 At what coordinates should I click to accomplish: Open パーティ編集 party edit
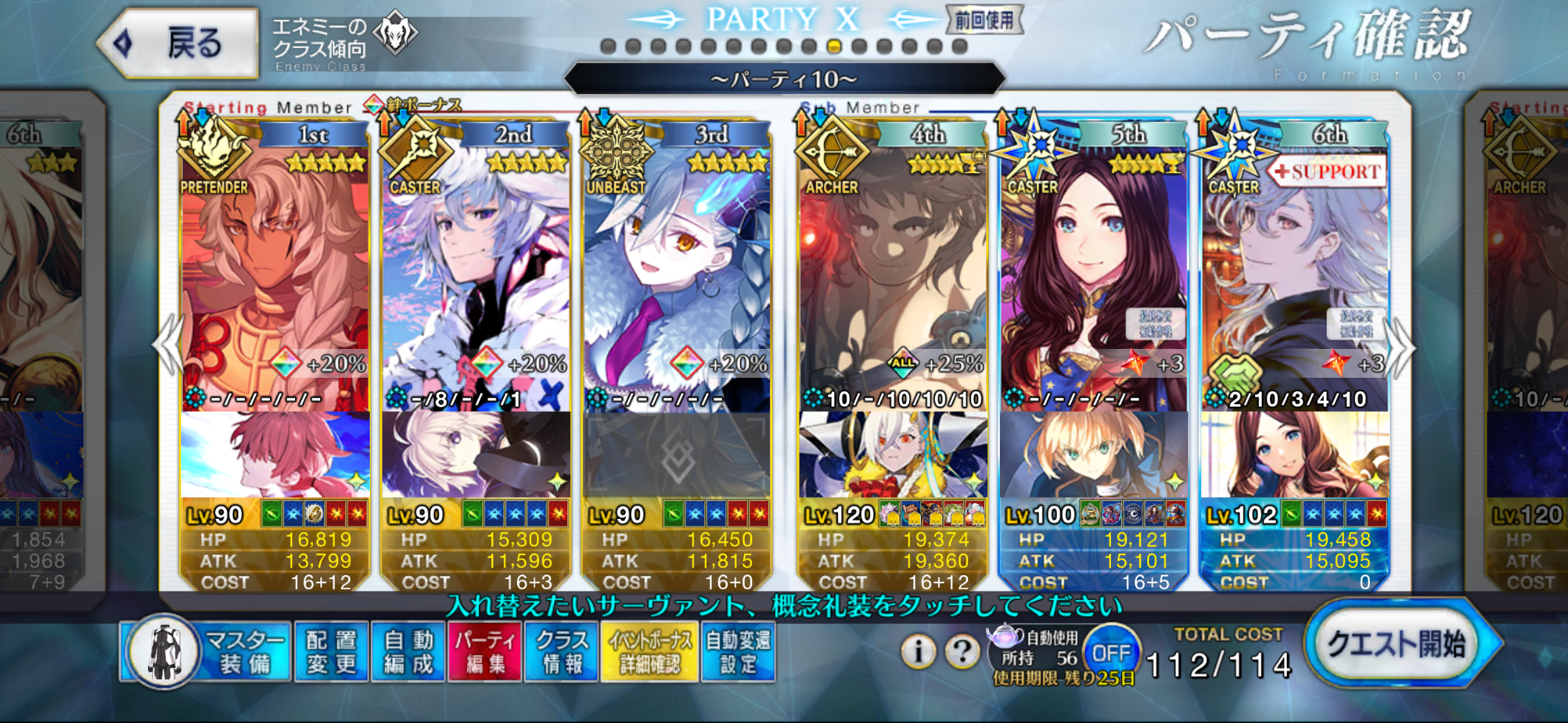click(x=485, y=652)
